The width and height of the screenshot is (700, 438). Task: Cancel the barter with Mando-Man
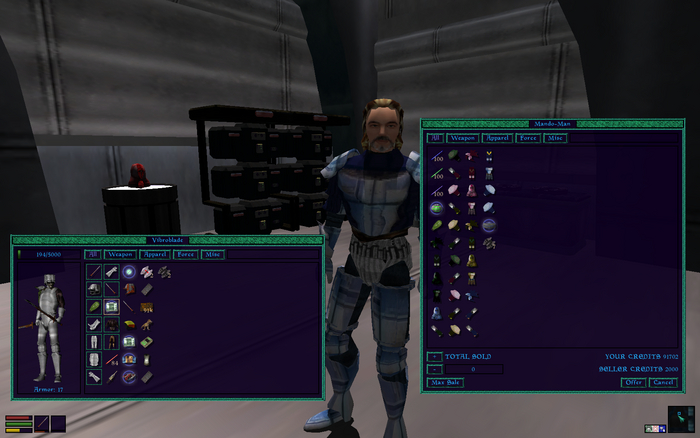pos(662,382)
